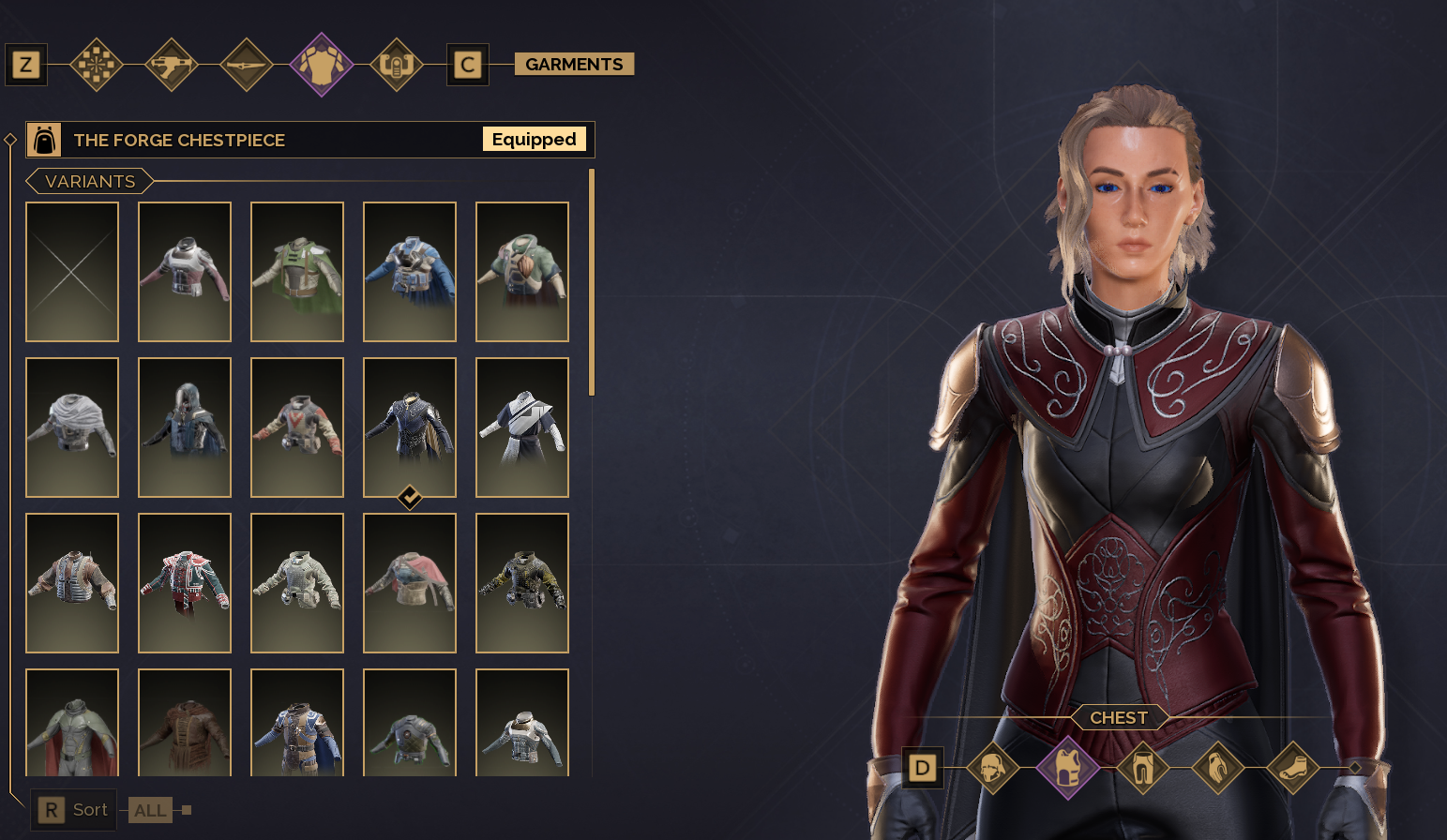Select the brown leather coat variant

point(185,723)
